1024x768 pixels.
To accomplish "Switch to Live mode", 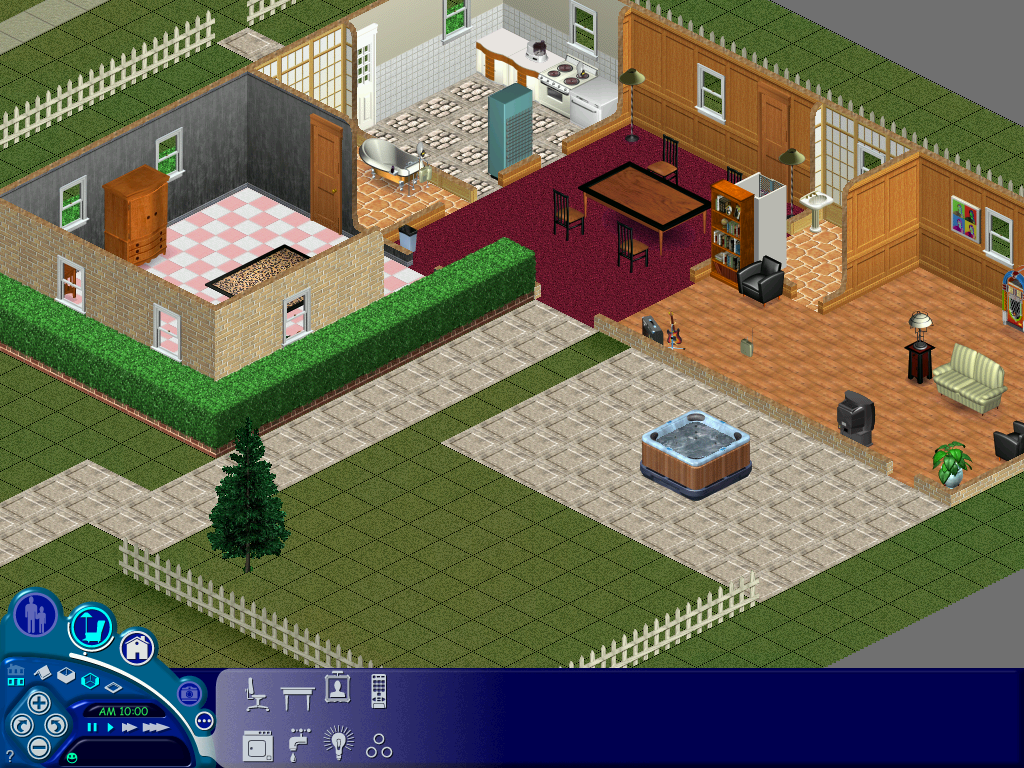I will coord(37,614).
